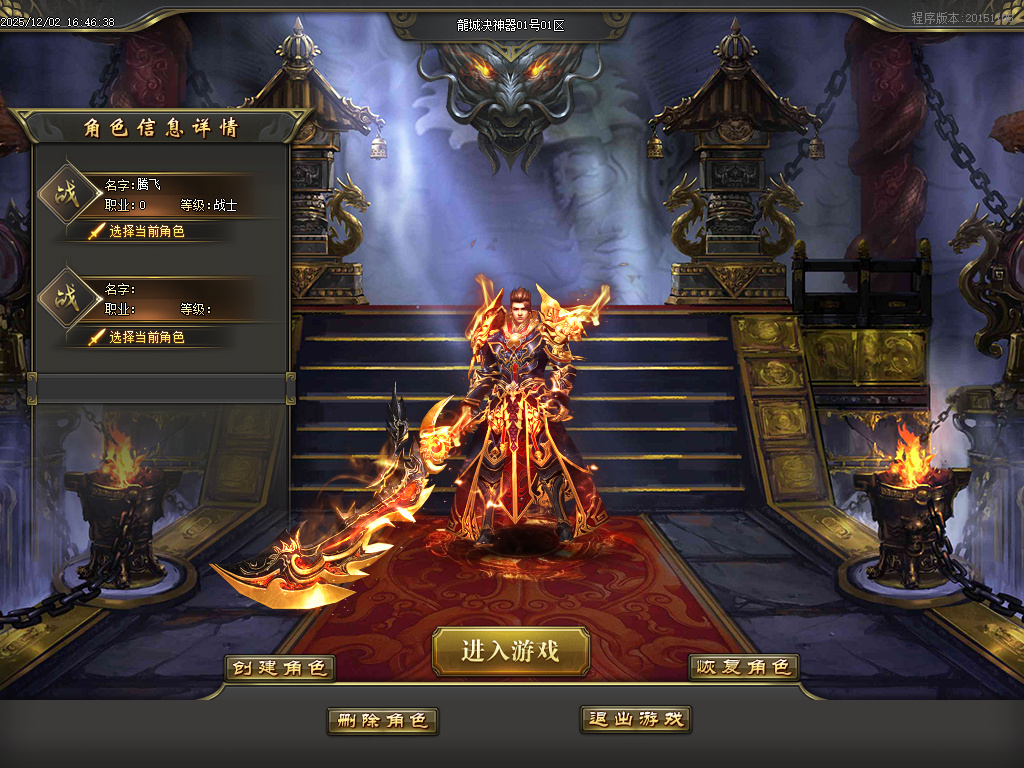This screenshot has height=768, width=1024.
Task: Select 删除角色 to delete the character
Action: pyautogui.click(x=382, y=720)
